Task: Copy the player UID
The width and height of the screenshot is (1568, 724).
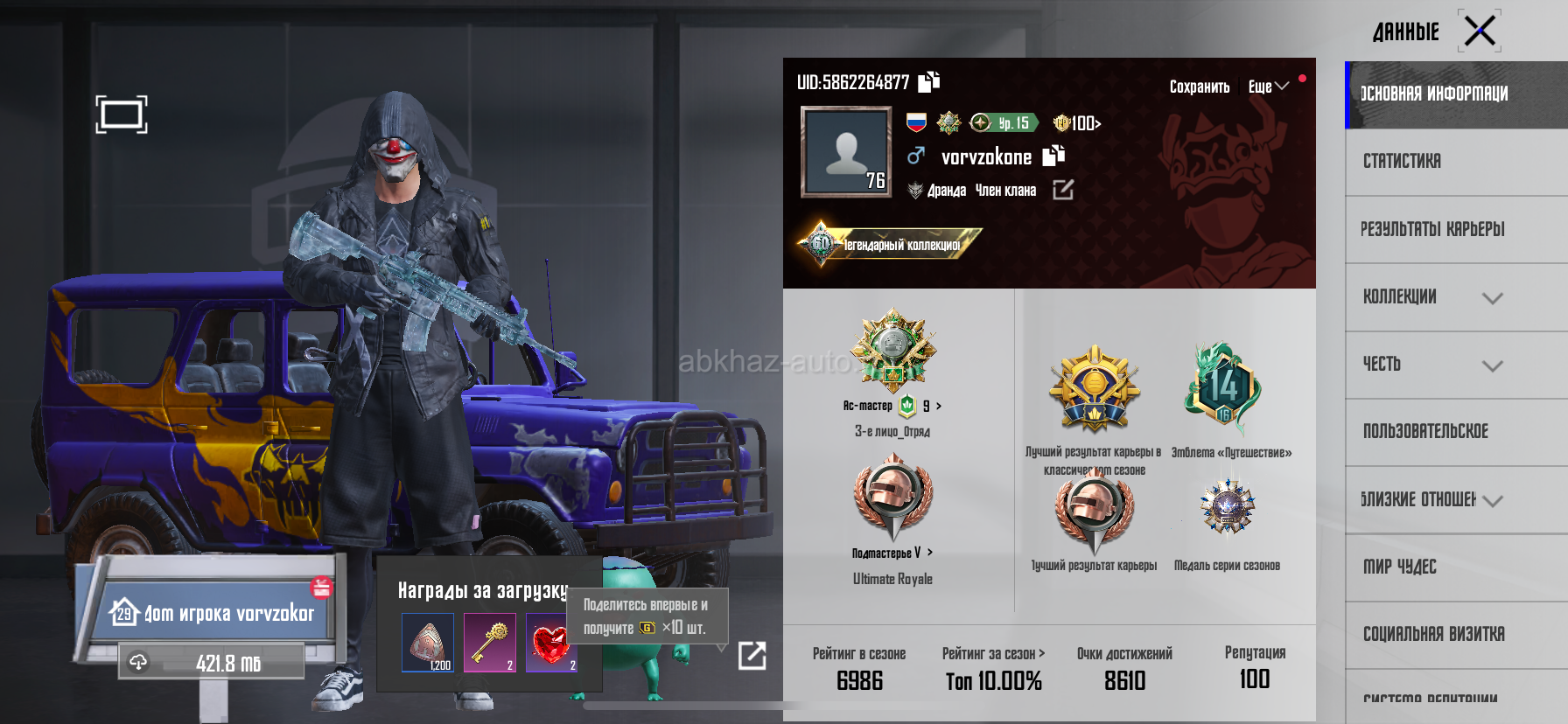Action: (929, 81)
